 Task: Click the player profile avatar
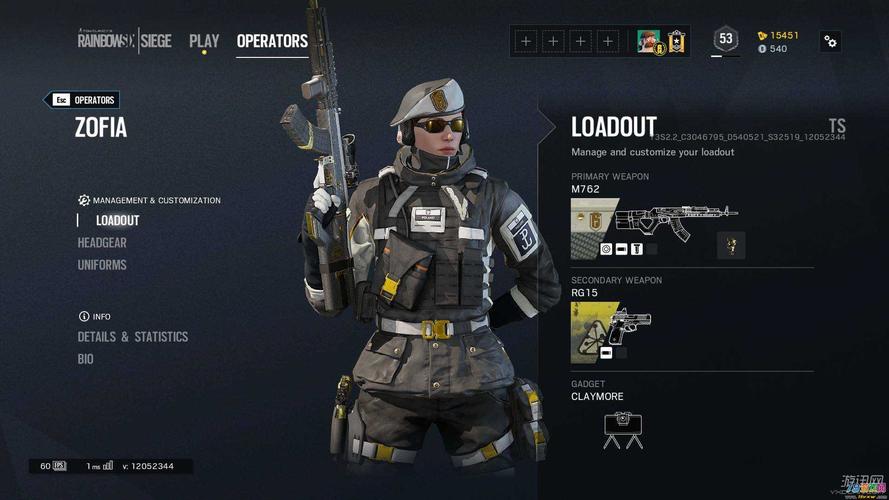[x=650, y=41]
